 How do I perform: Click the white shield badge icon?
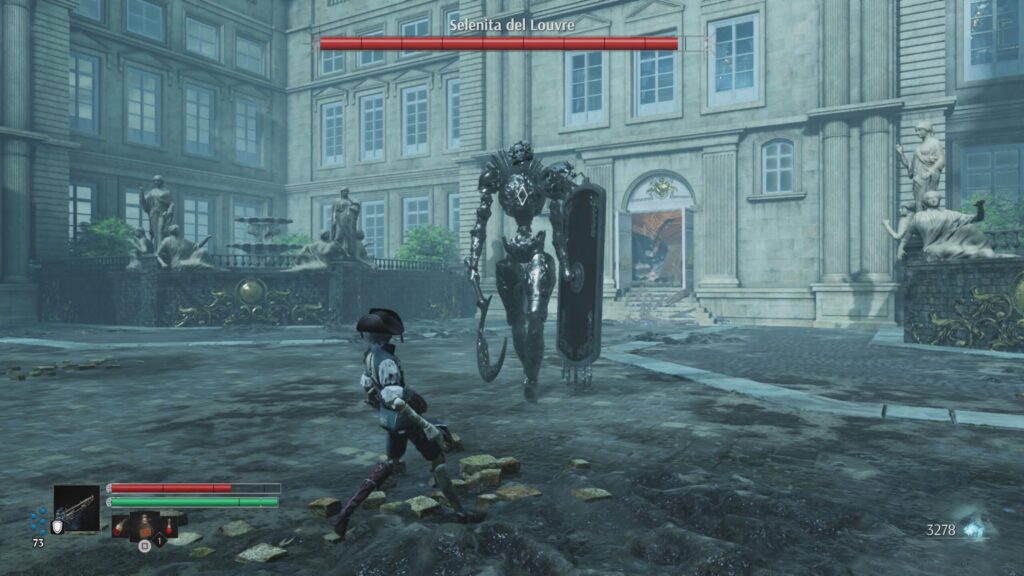57,527
